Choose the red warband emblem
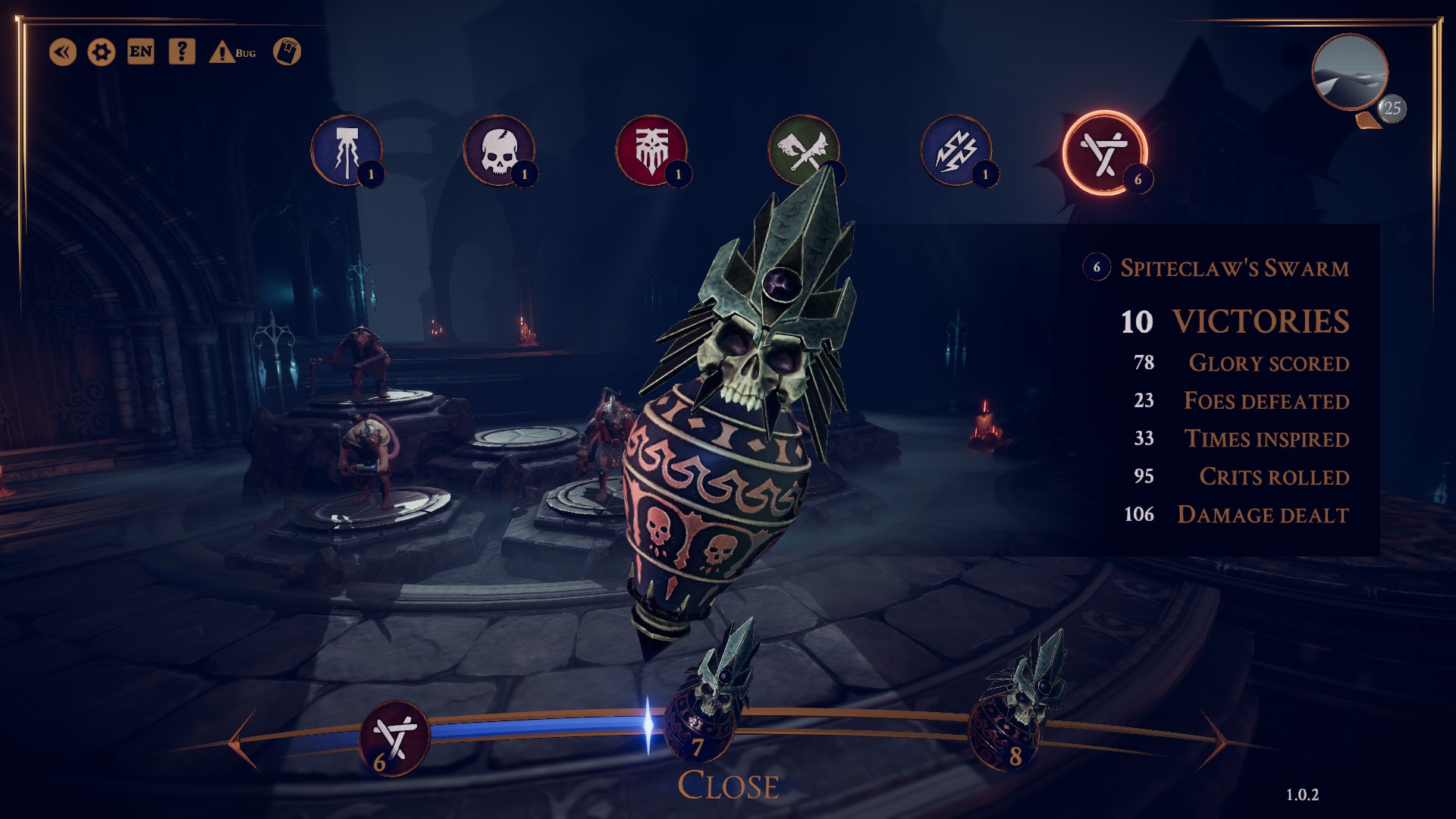This screenshot has height=819, width=1456. (x=651, y=150)
